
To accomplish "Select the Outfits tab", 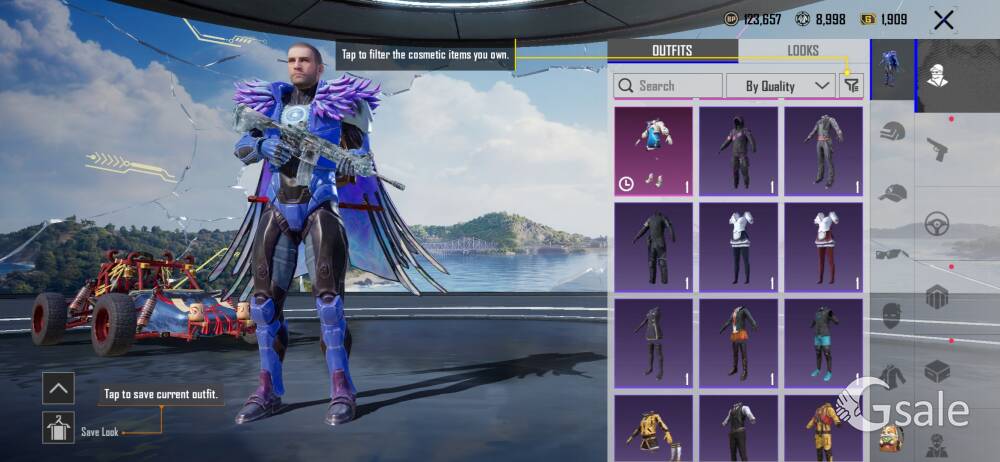I will point(672,51).
